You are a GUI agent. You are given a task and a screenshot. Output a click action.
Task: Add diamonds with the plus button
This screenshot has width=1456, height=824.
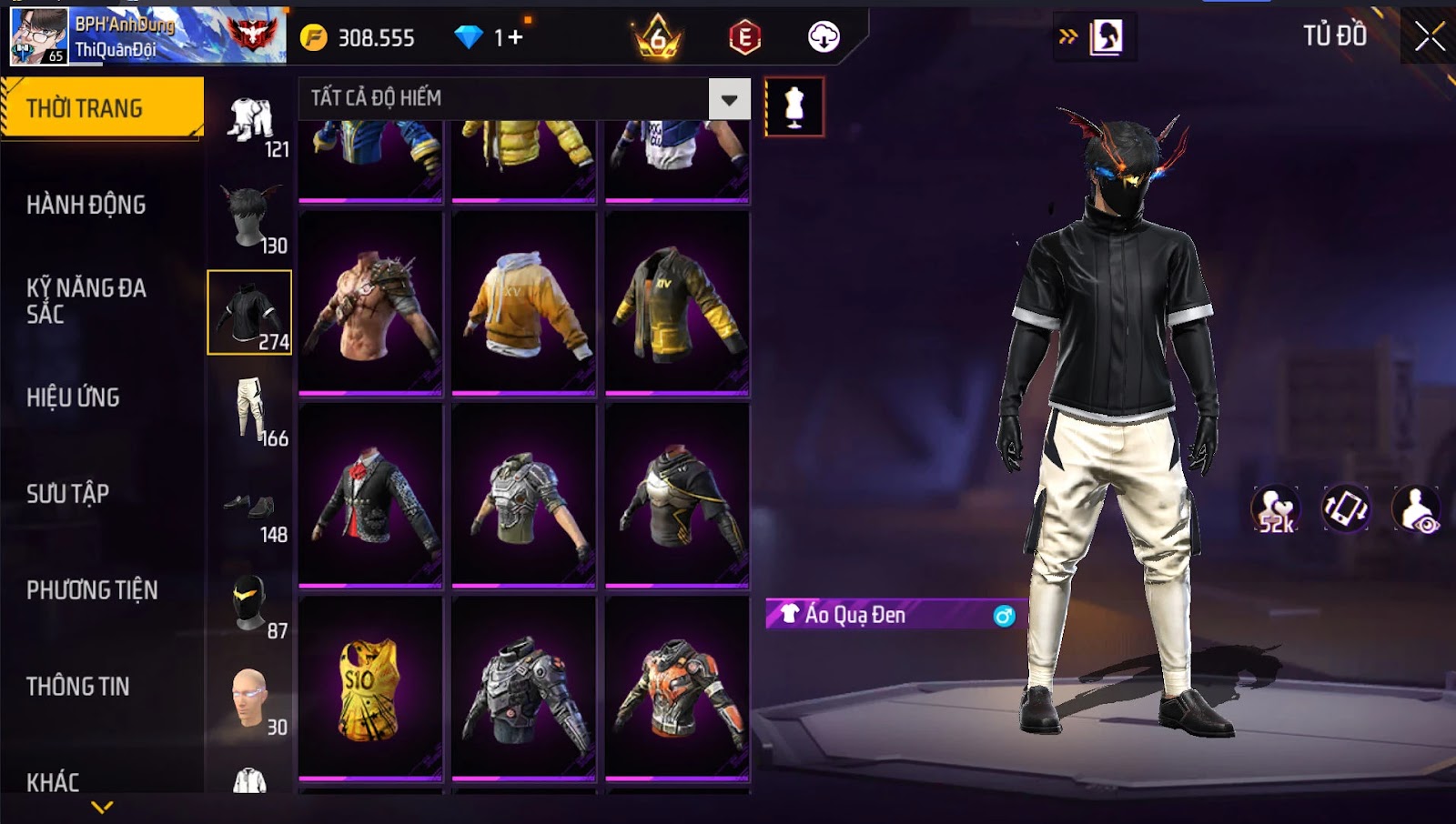click(x=516, y=37)
